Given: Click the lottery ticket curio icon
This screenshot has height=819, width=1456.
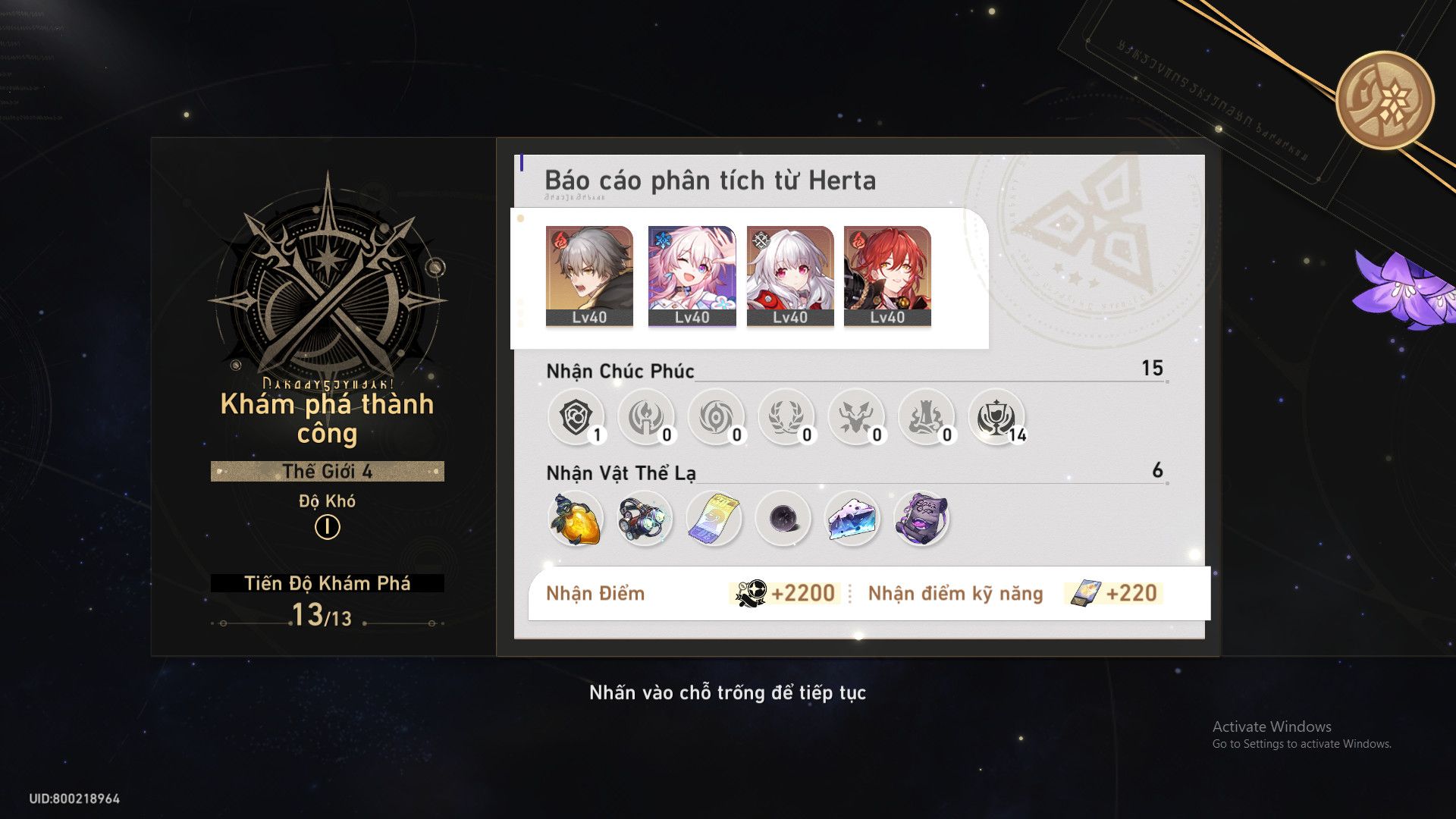Looking at the screenshot, I should coord(713,518).
